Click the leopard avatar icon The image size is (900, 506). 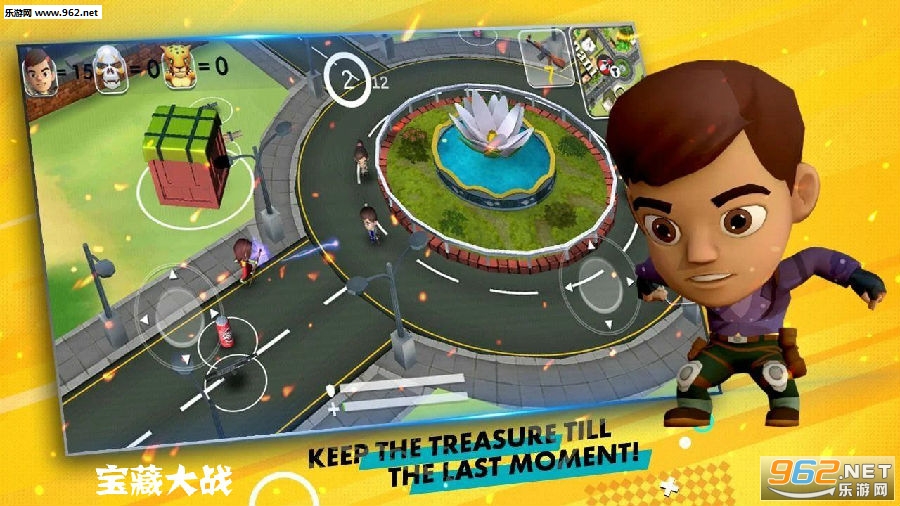coord(177,67)
